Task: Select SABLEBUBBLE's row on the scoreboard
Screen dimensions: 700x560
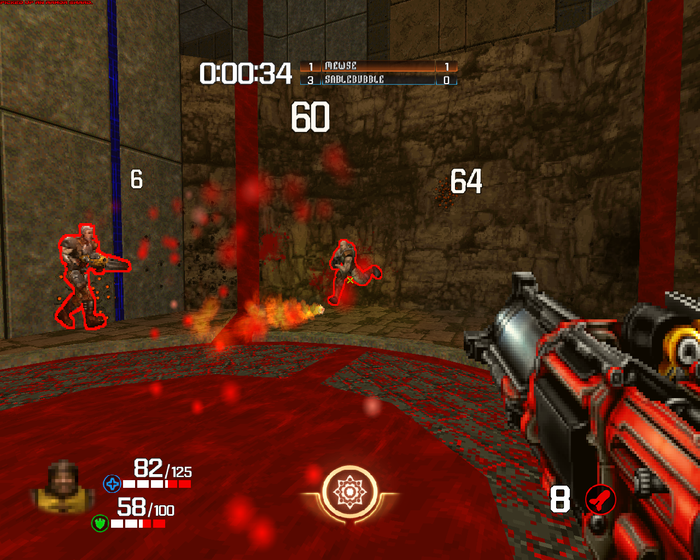Action: [379, 79]
